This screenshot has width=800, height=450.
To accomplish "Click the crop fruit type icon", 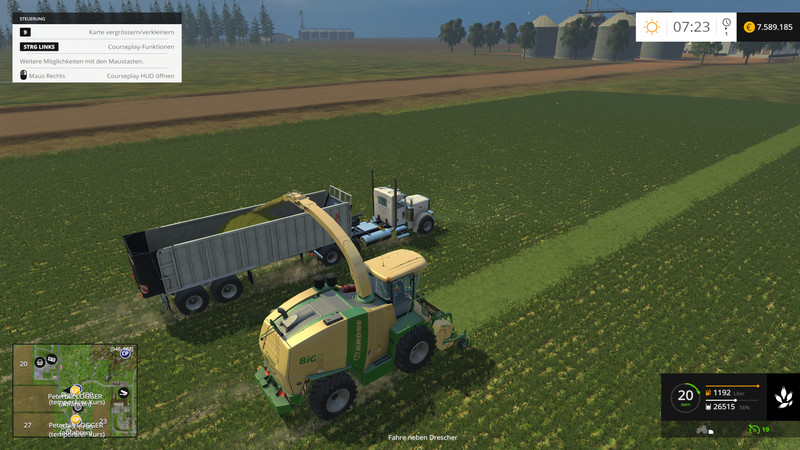I will point(783,397).
